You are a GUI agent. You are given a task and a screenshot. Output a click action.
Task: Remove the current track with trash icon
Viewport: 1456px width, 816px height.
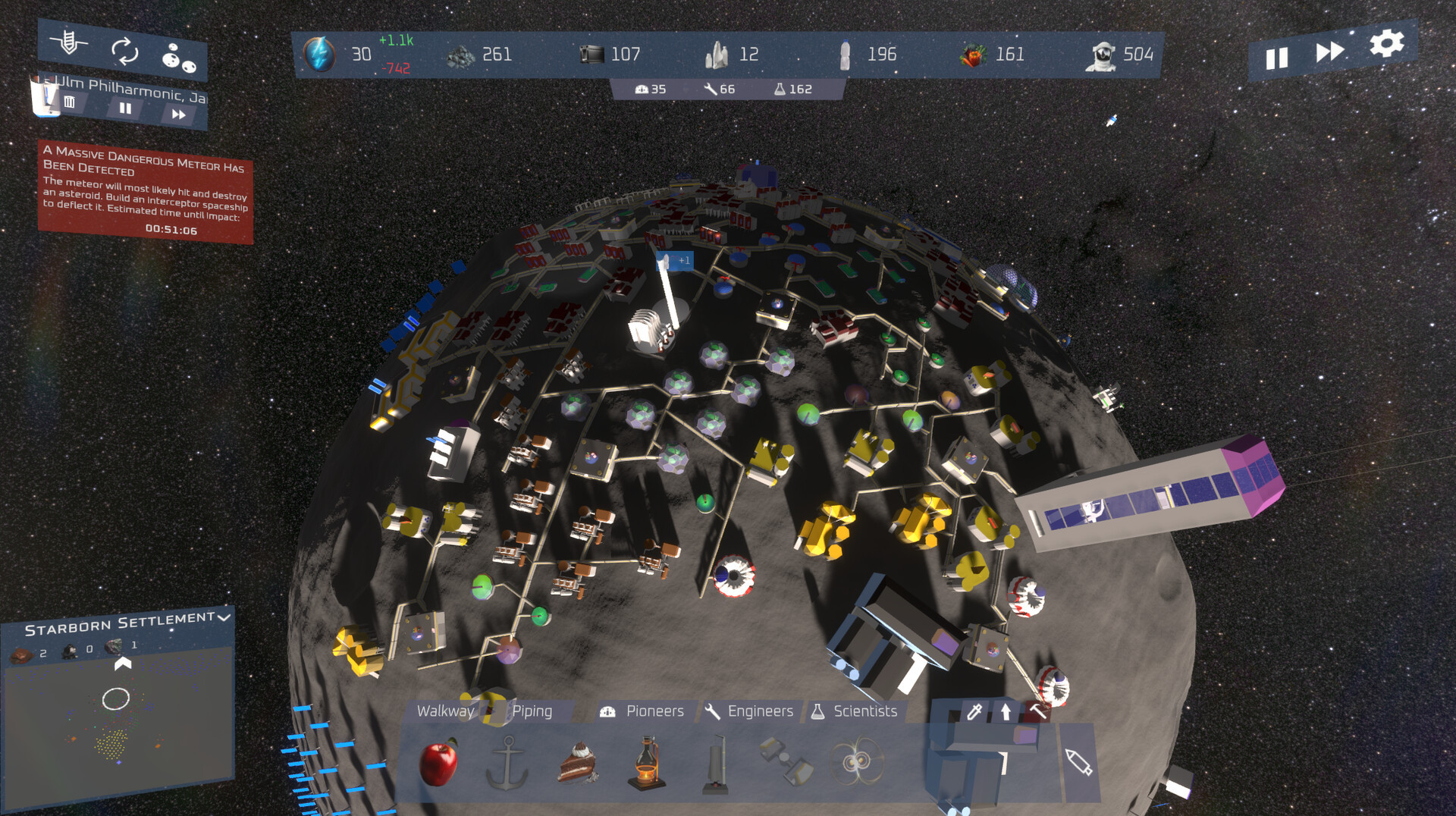(70, 102)
